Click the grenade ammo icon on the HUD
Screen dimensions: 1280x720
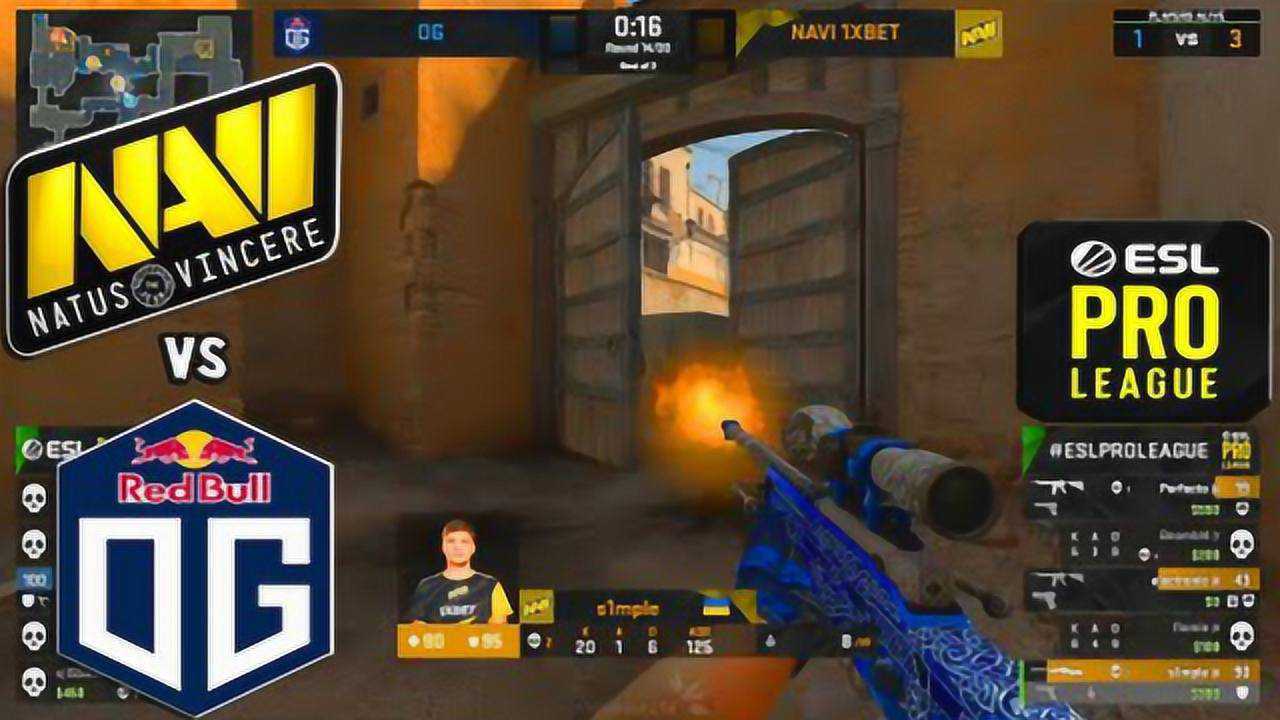click(769, 640)
